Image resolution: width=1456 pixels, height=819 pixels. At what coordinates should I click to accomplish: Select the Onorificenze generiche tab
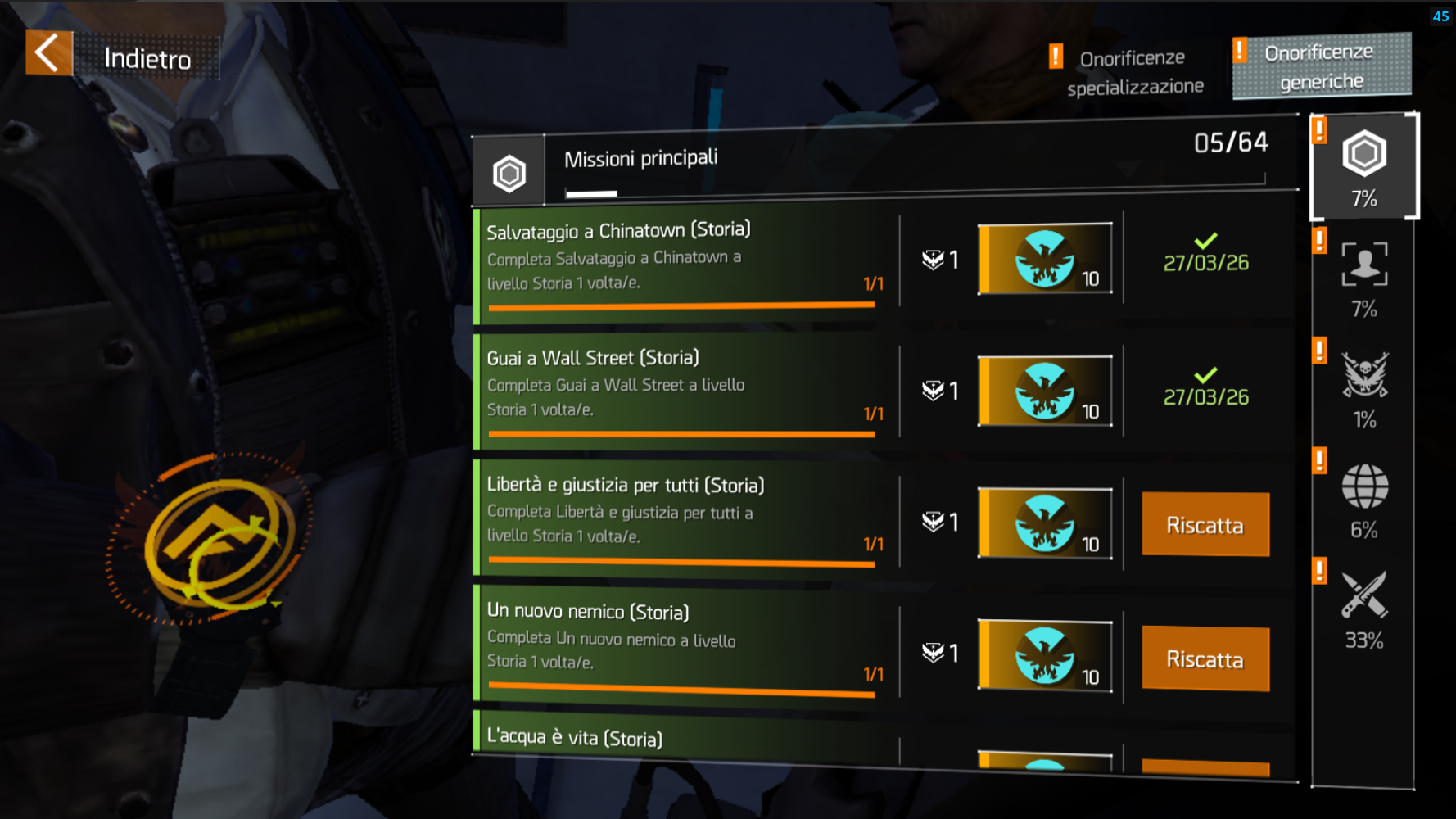pos(1321,66)
